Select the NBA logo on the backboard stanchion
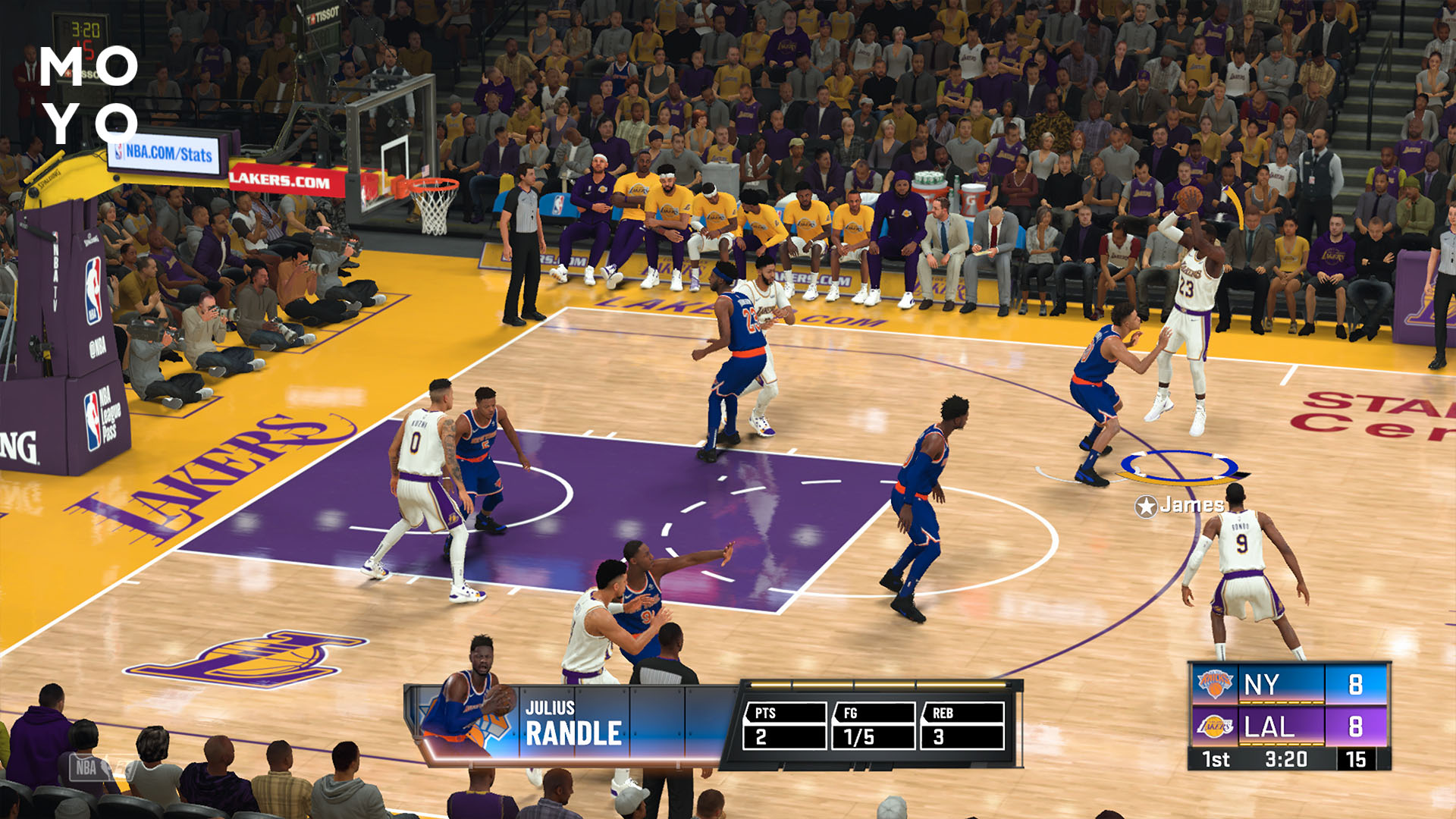 coord(96,288)
